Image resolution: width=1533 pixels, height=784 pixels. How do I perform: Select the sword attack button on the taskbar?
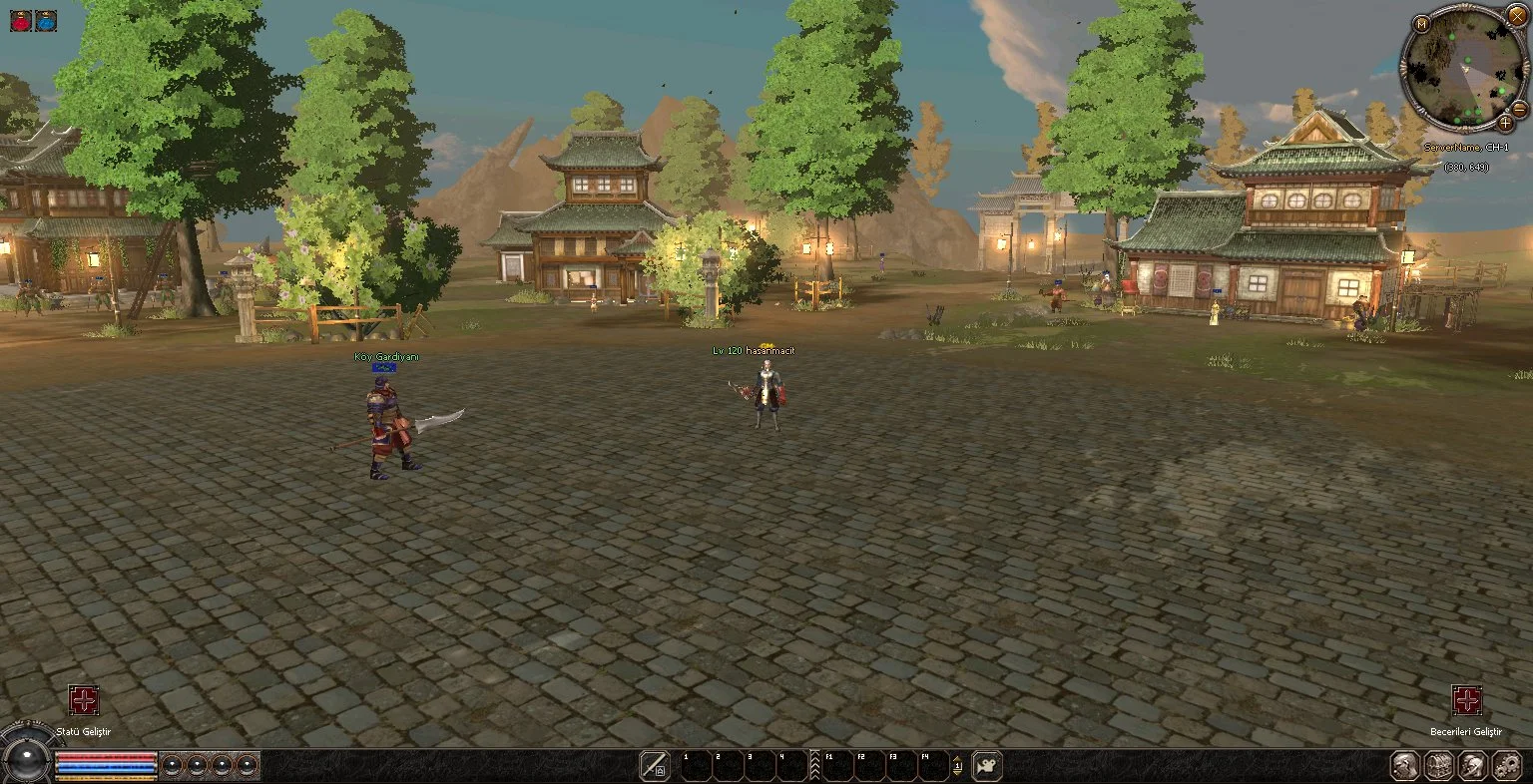click(x=655, y=766)
